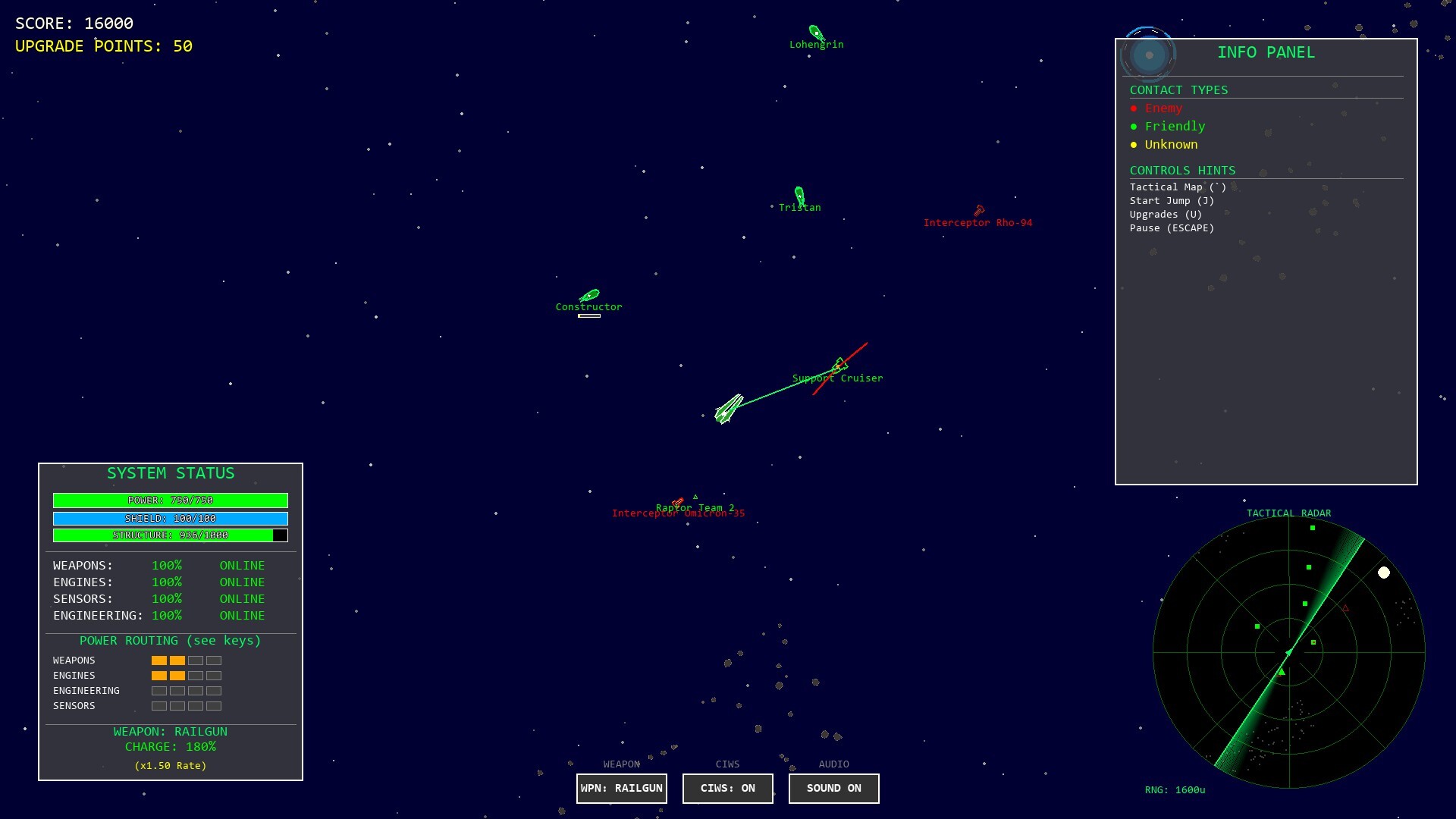Viewport: 1456px width, 819px height.
Task: Expand the CONTROLS HINTS section
Action: (x=1182, y=170)
